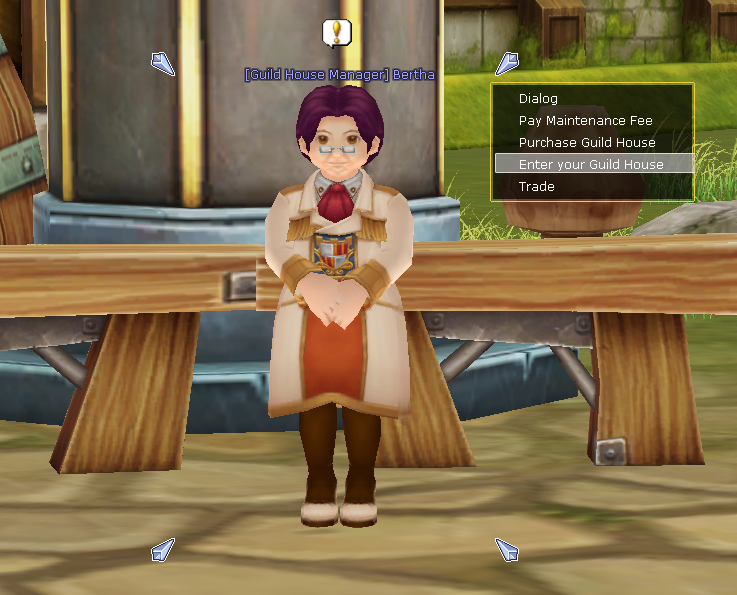Click the exclamation quest bubble above Bertha
This screenshot has height=595, width=737.
338,33
